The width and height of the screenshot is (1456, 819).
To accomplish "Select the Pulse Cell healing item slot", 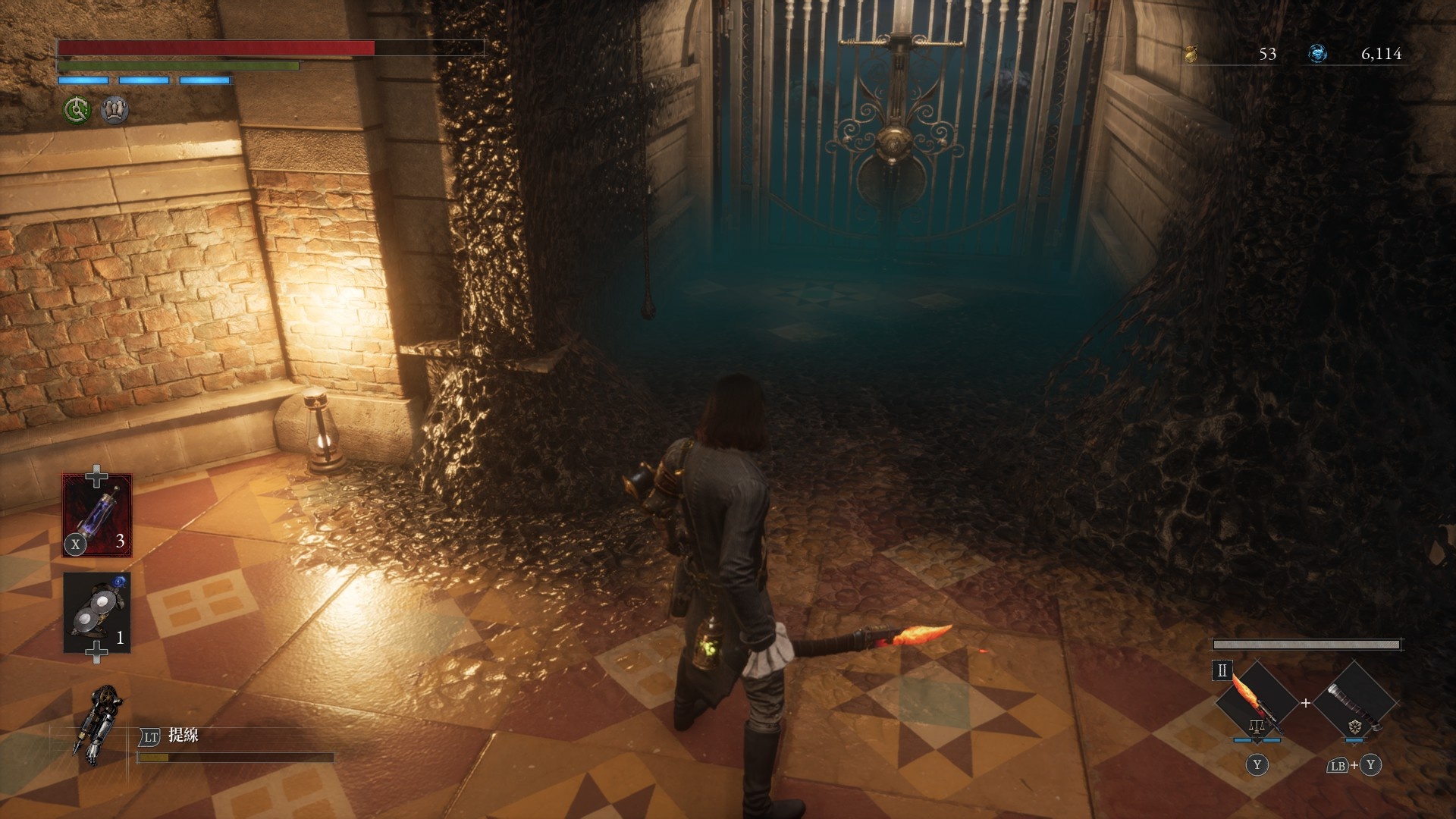I will tap(97, 515).
